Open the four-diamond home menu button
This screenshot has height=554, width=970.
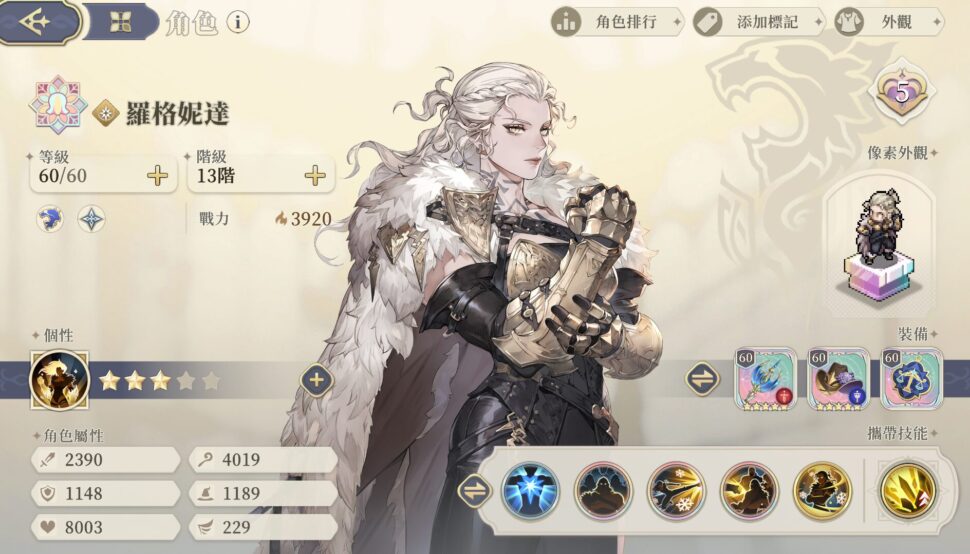121,21
